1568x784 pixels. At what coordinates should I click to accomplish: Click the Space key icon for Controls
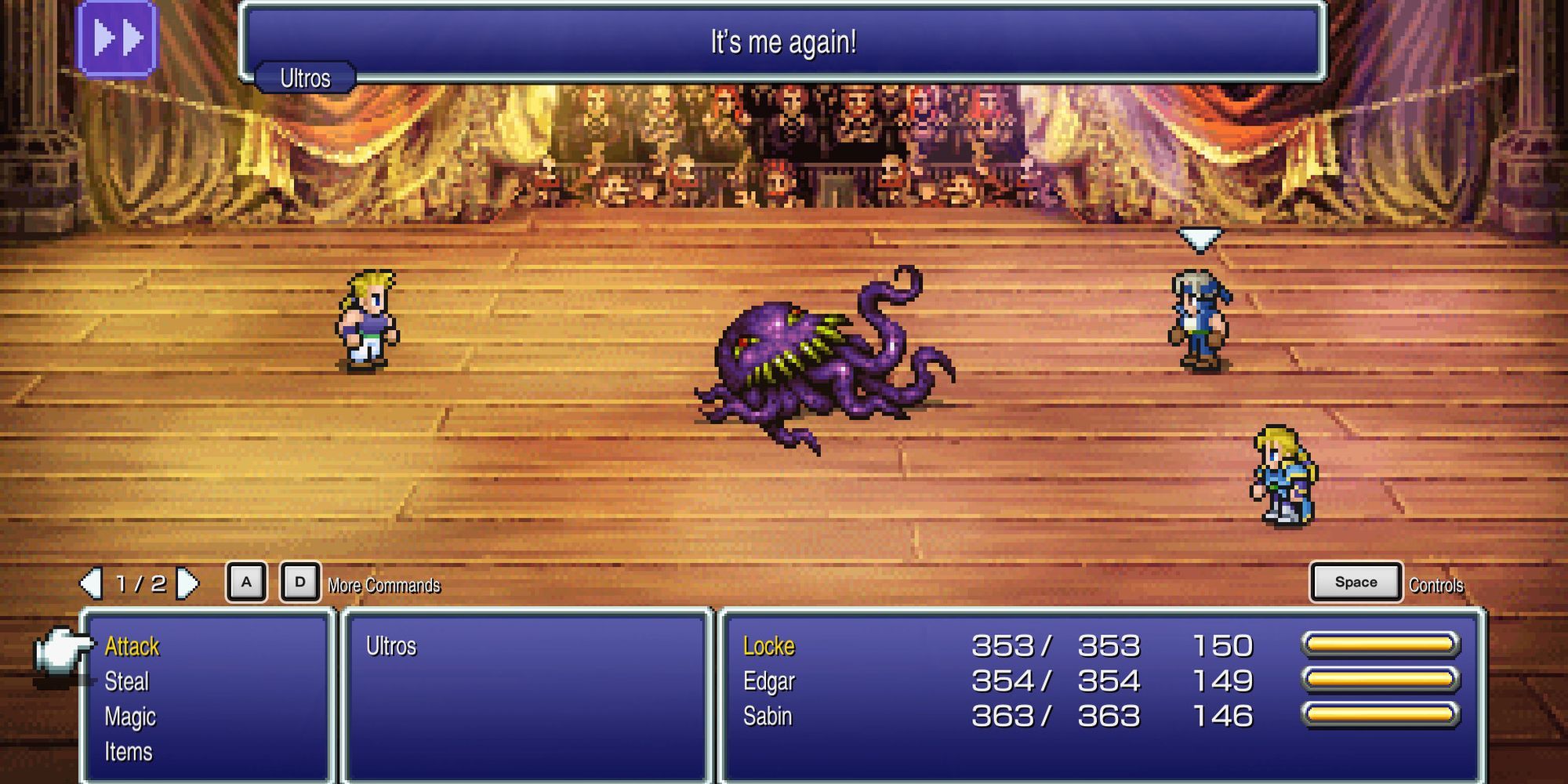coord(1356,582)
